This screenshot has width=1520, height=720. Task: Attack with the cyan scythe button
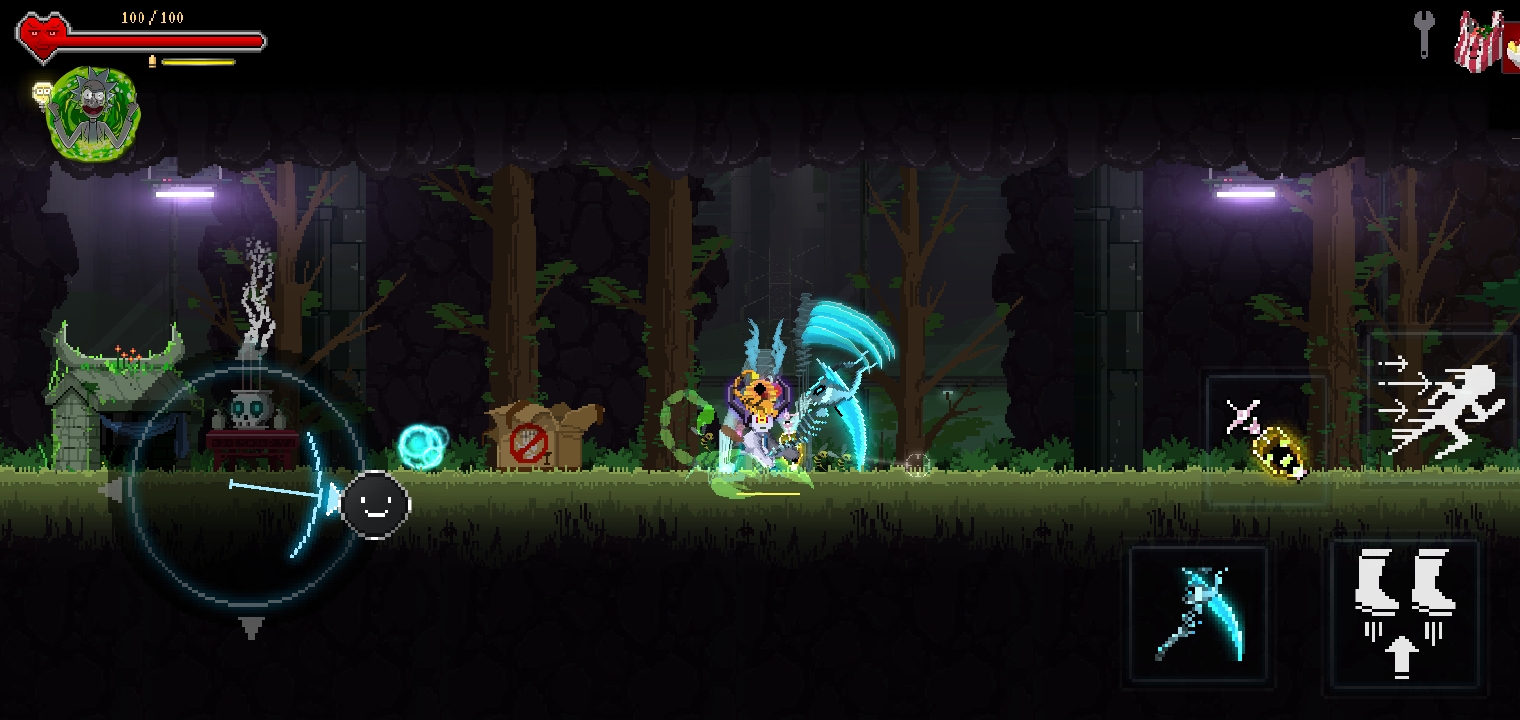pyautogui.click(x=1199, y=614)
